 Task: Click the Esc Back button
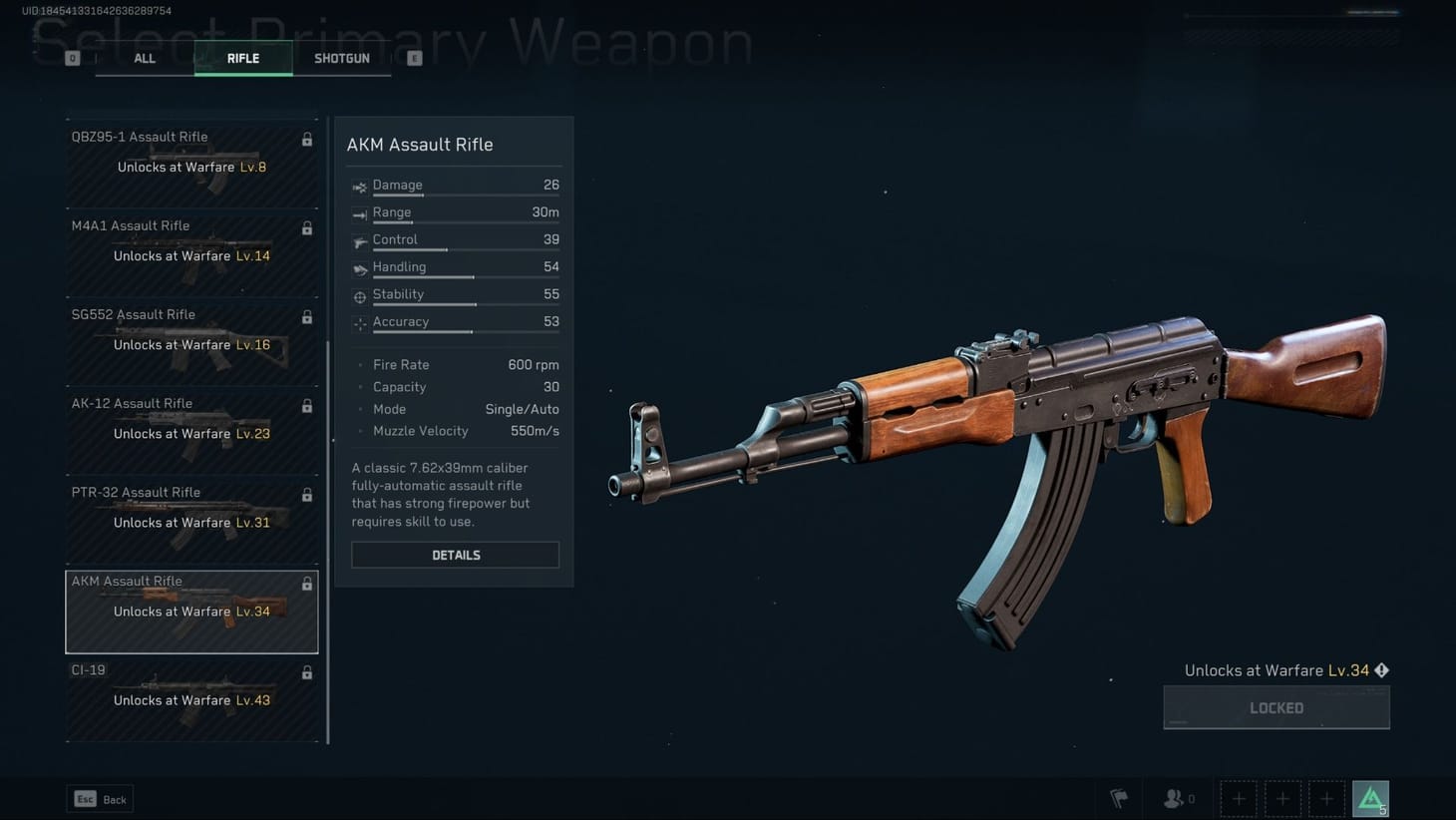click(99, 798)
